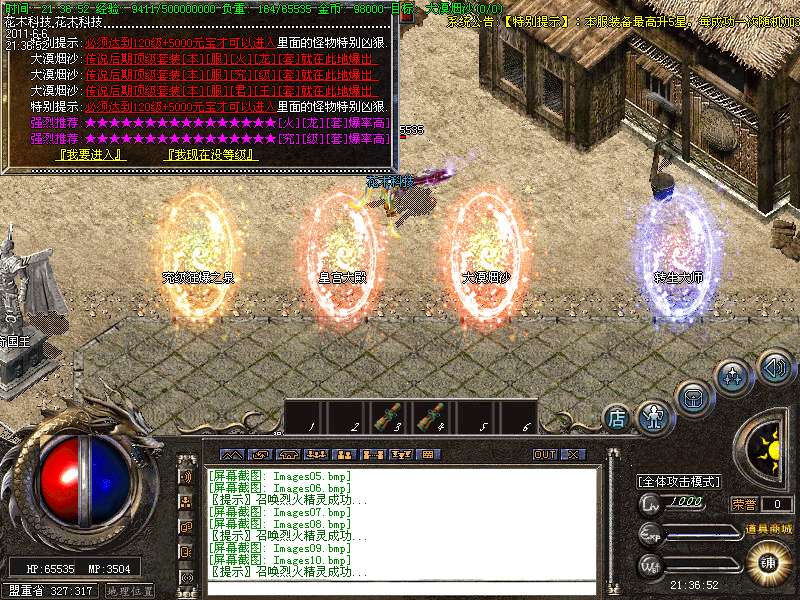The width and height of the screenshot is (800, 600).
Task: Click the round speaker sound button
Action: tap(773, 366)
